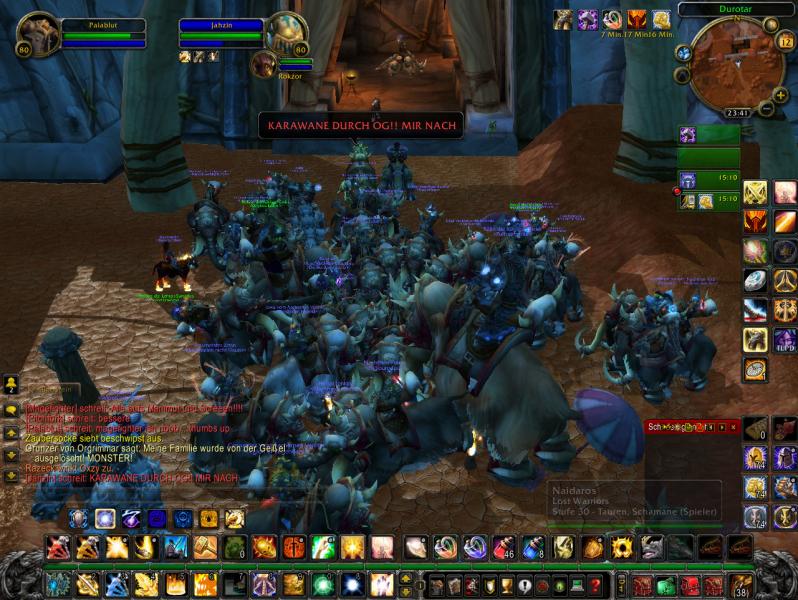
Task: Close the small red window with X
Action: [733, 427]
